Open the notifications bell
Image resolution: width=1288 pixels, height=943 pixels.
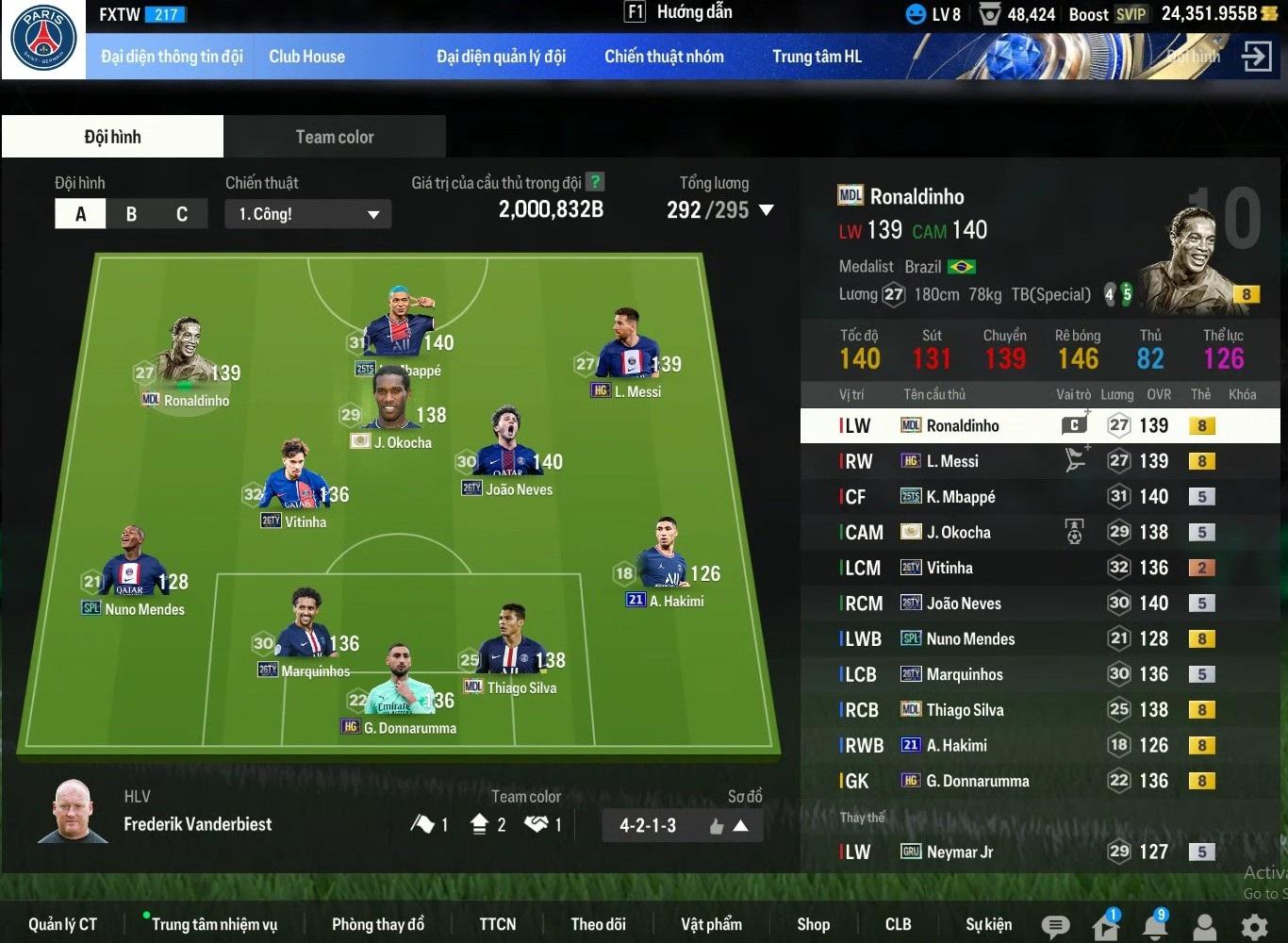click(x=1155, y=926)
